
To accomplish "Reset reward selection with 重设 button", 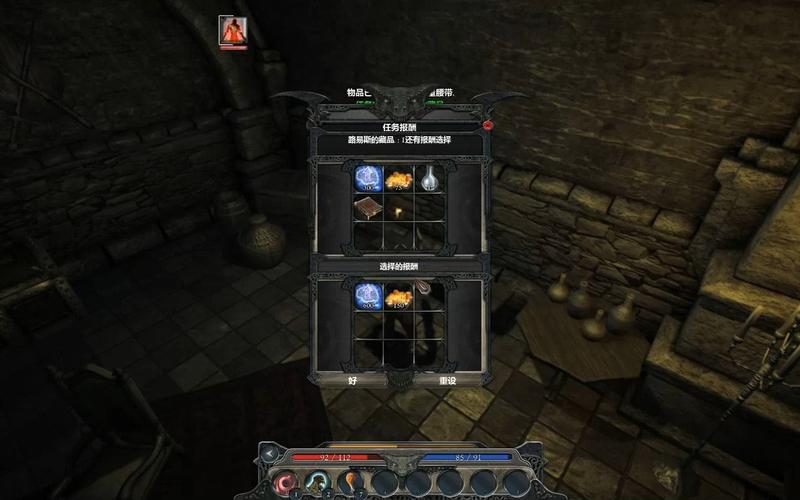I will point(447,380).
